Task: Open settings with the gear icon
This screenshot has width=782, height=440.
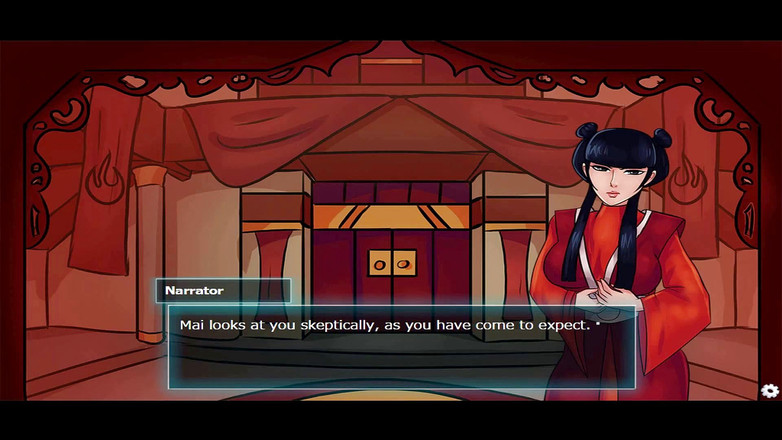Action: click(x=769, y=391)
